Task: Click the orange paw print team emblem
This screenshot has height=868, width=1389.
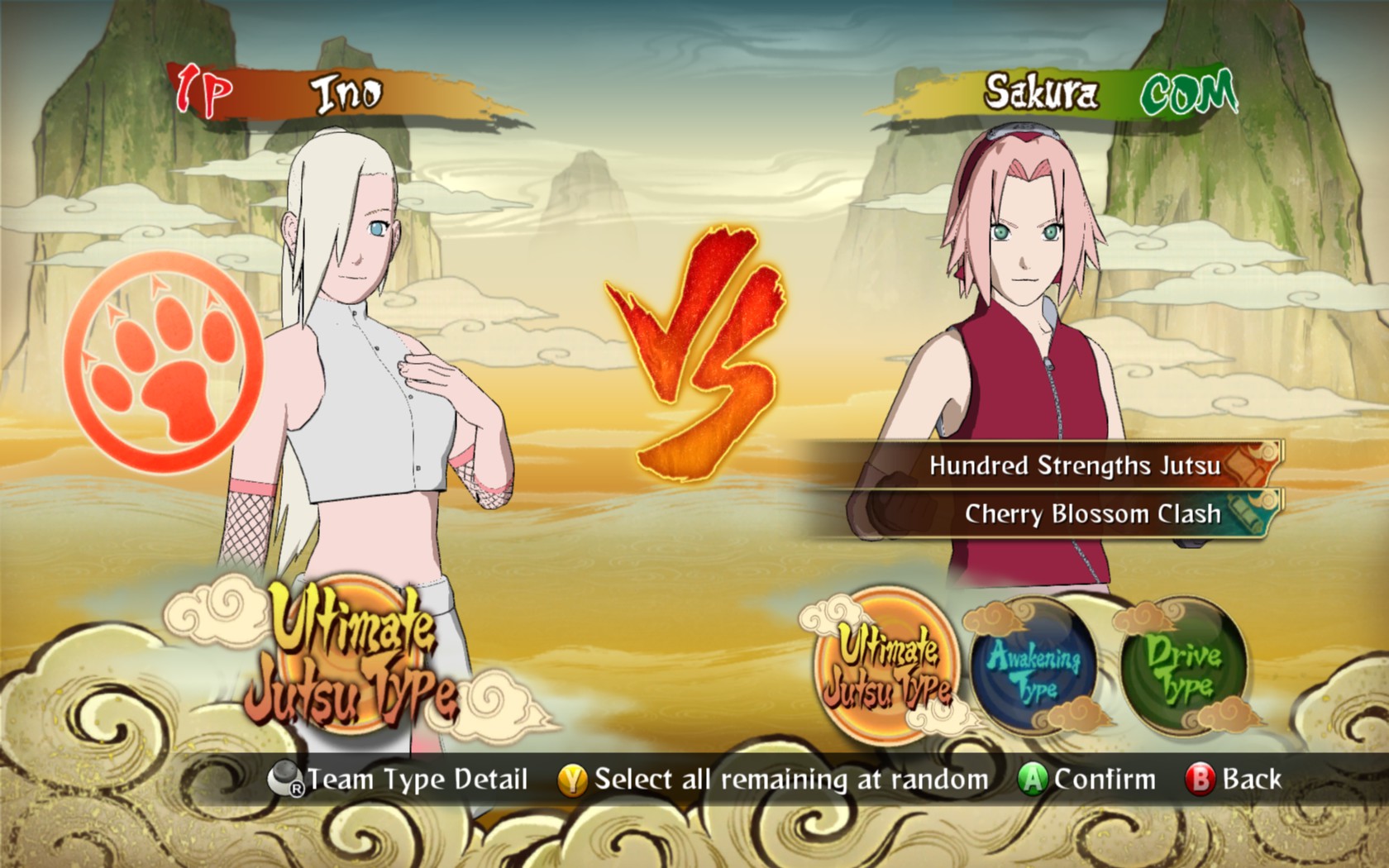Action: 164,361
